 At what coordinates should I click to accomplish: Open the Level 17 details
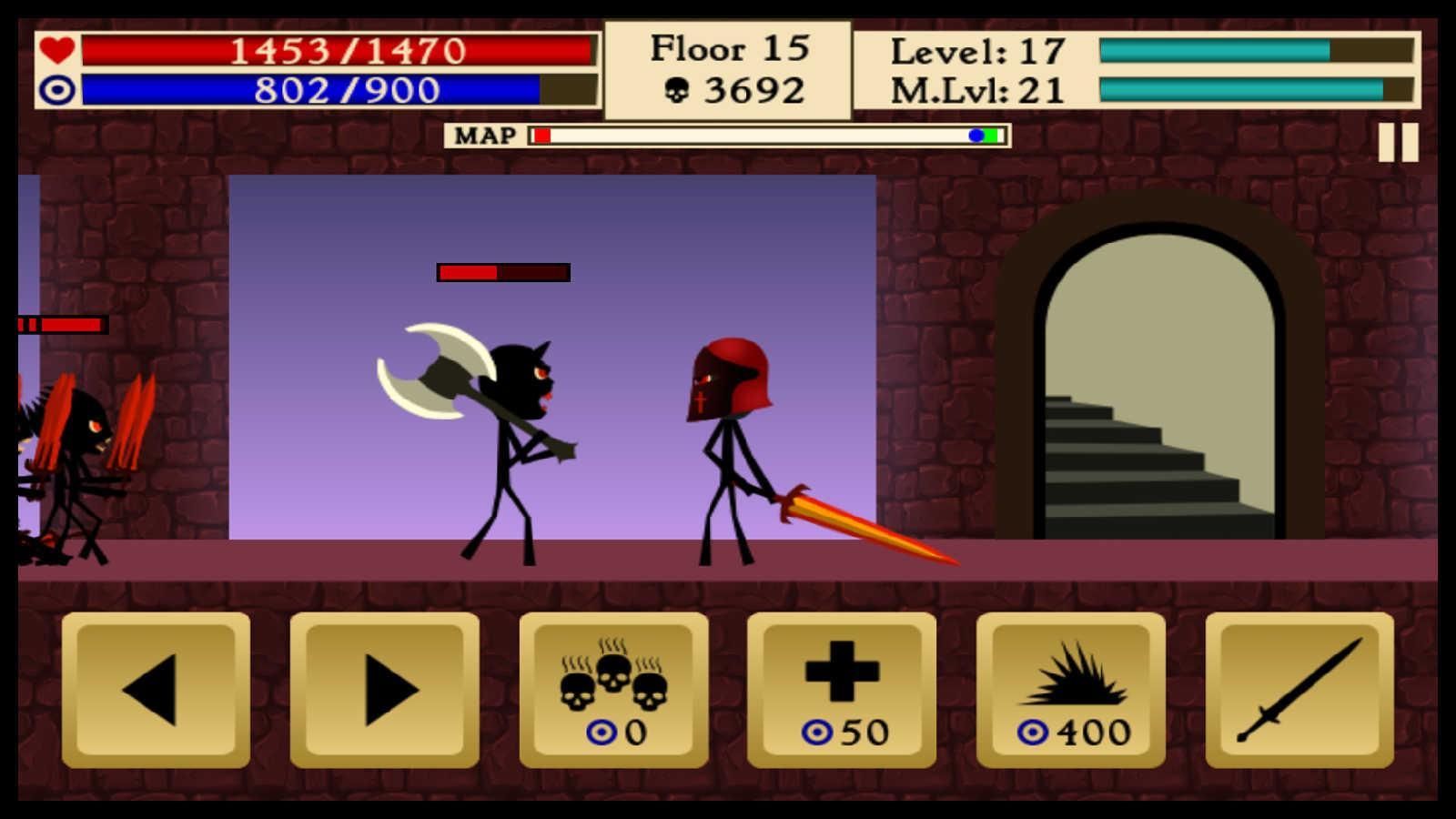coord(978,52)
